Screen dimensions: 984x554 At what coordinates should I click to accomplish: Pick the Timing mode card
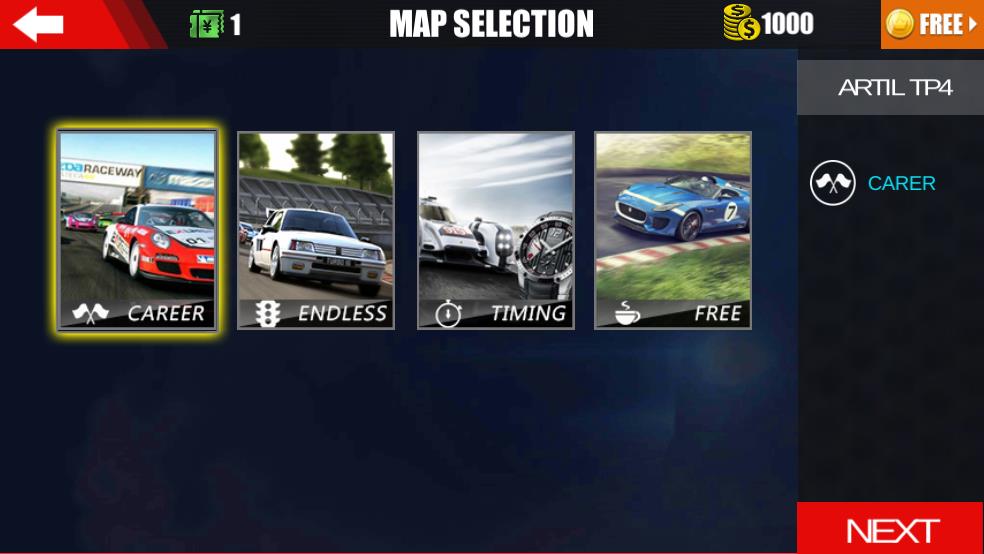click(496, 230)
